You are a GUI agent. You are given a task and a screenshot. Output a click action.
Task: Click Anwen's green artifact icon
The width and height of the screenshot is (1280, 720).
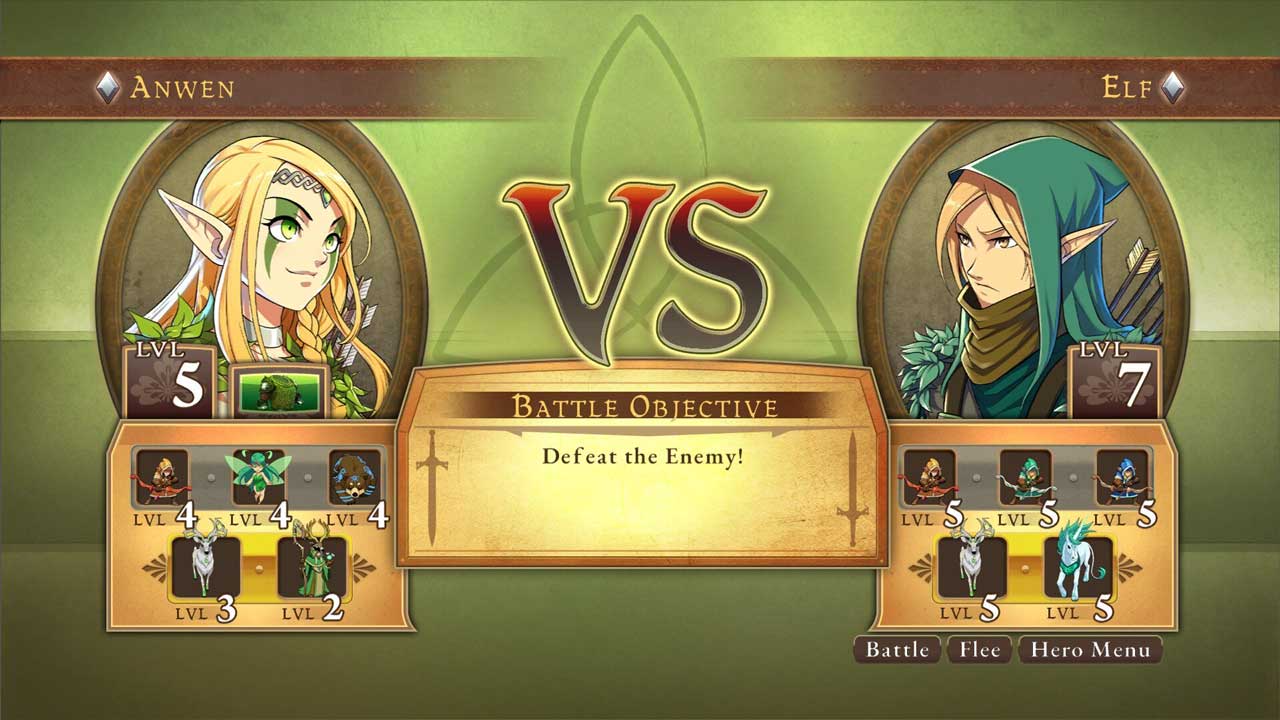point(280,390)
